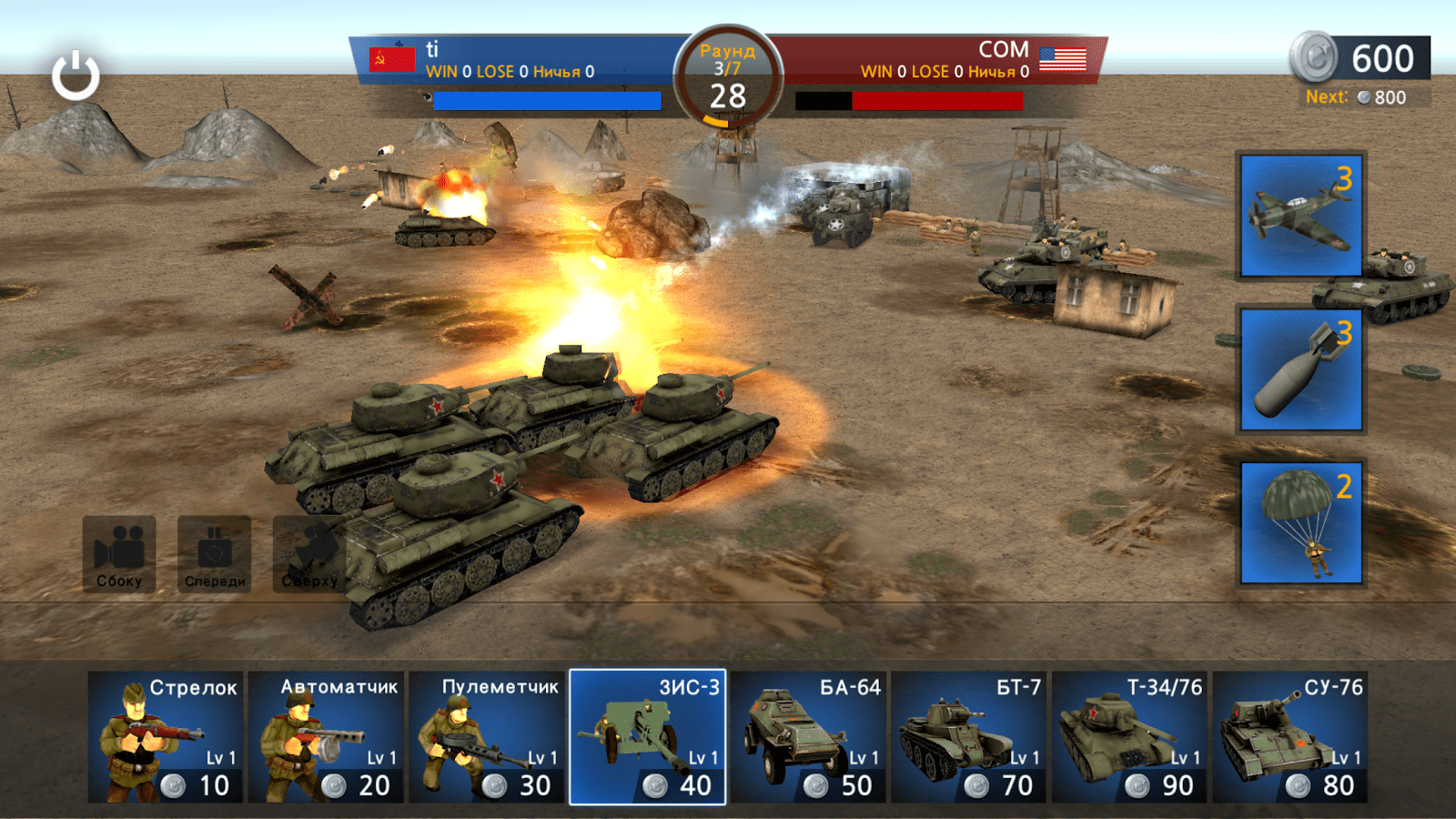Select the Автоматчик unit card

(x=328, y=737)
